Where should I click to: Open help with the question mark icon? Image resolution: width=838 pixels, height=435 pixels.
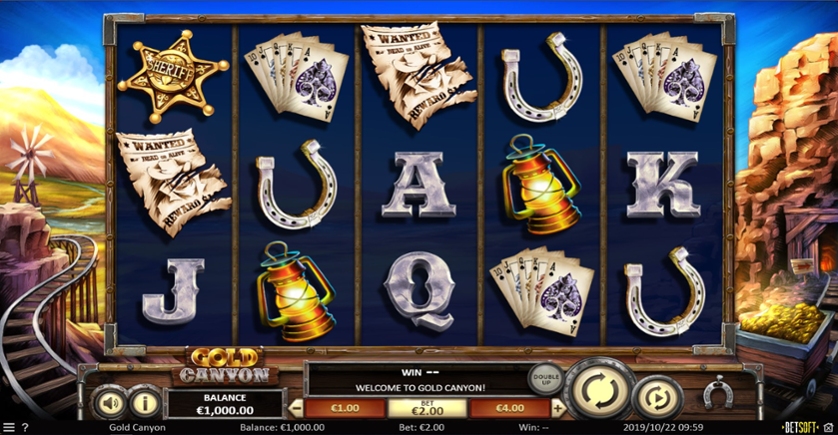click(x=27, y=428)
